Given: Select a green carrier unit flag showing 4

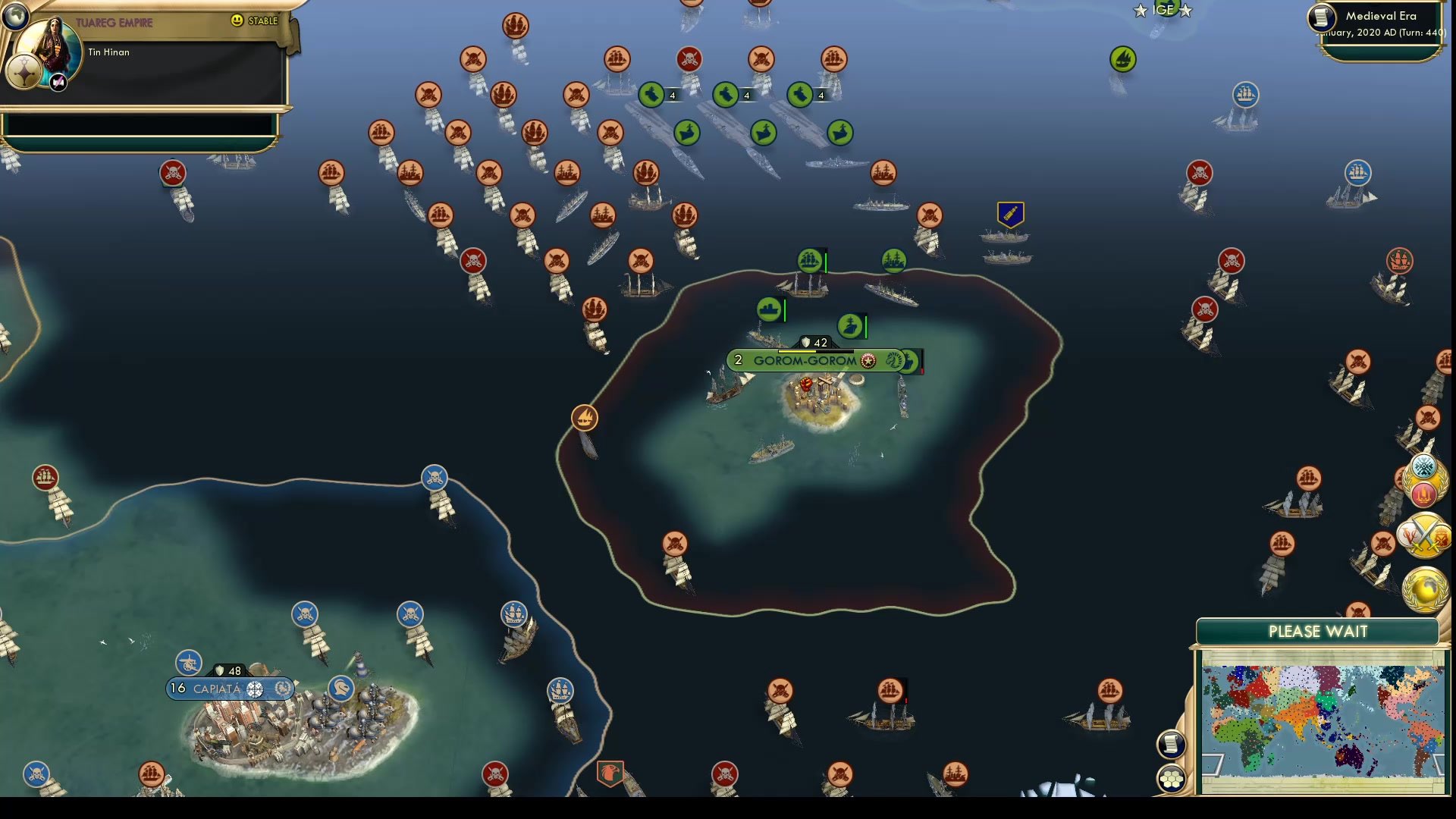Looking at the screenshot, I should click(652, 96).
